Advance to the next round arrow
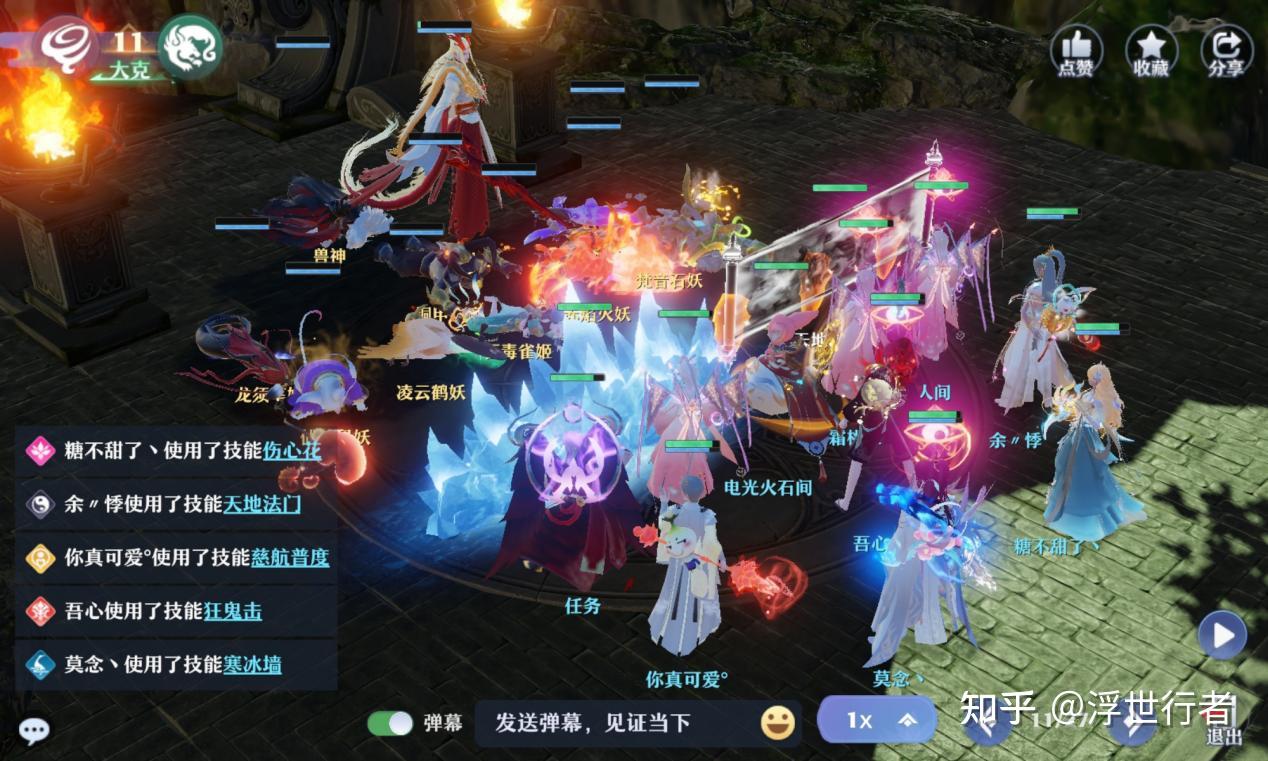1268x761 pixels. [x=1132, y=724]
